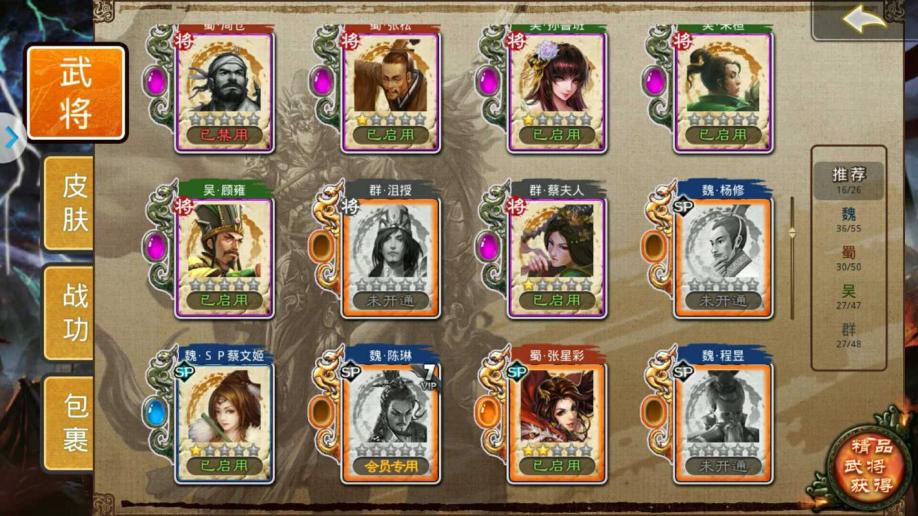Show the 推荐 recommended heroes filter
The image size is (918, 516).
[x=848, y=177]
